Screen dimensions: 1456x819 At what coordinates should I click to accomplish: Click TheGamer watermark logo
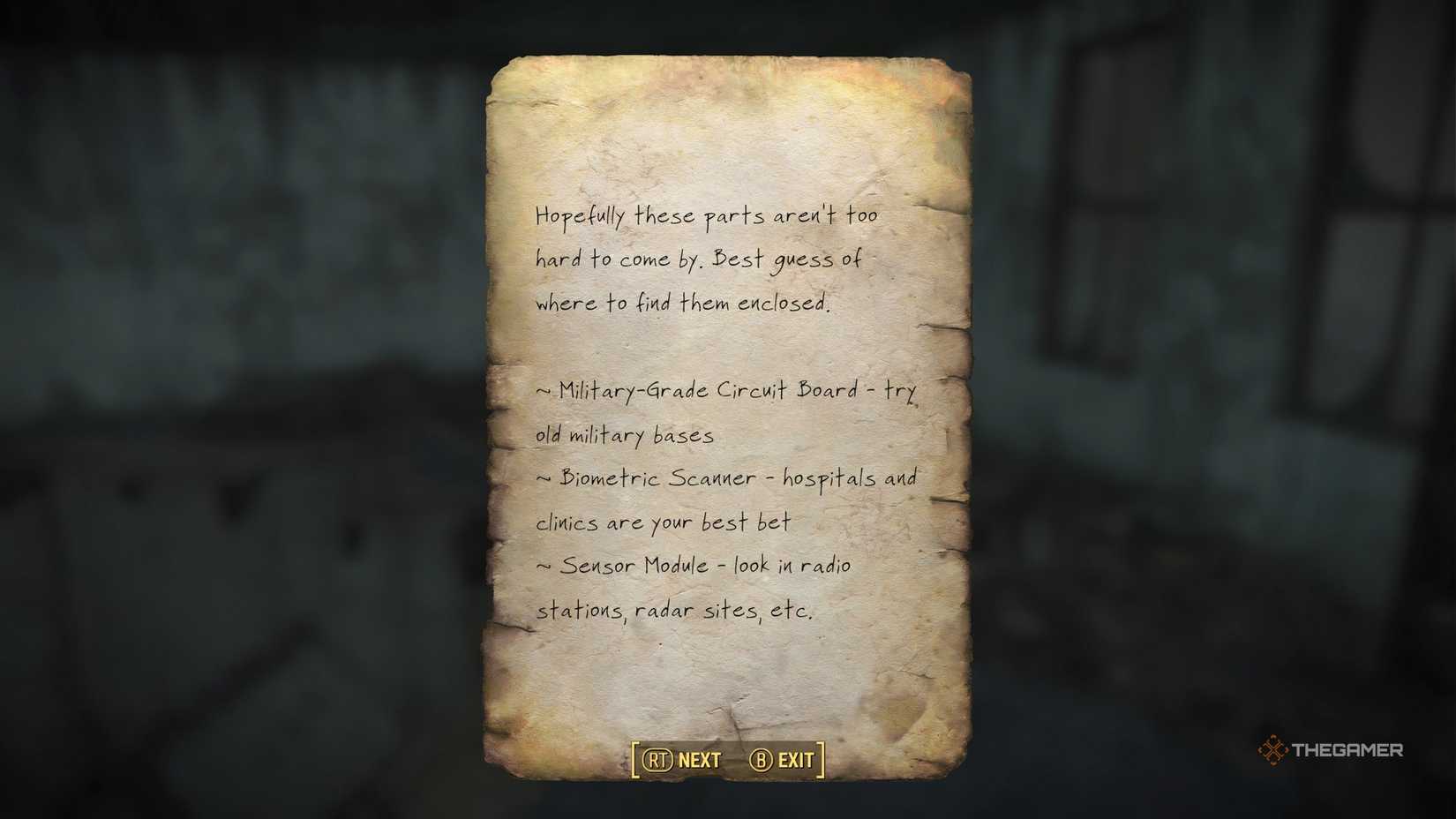1332,750
